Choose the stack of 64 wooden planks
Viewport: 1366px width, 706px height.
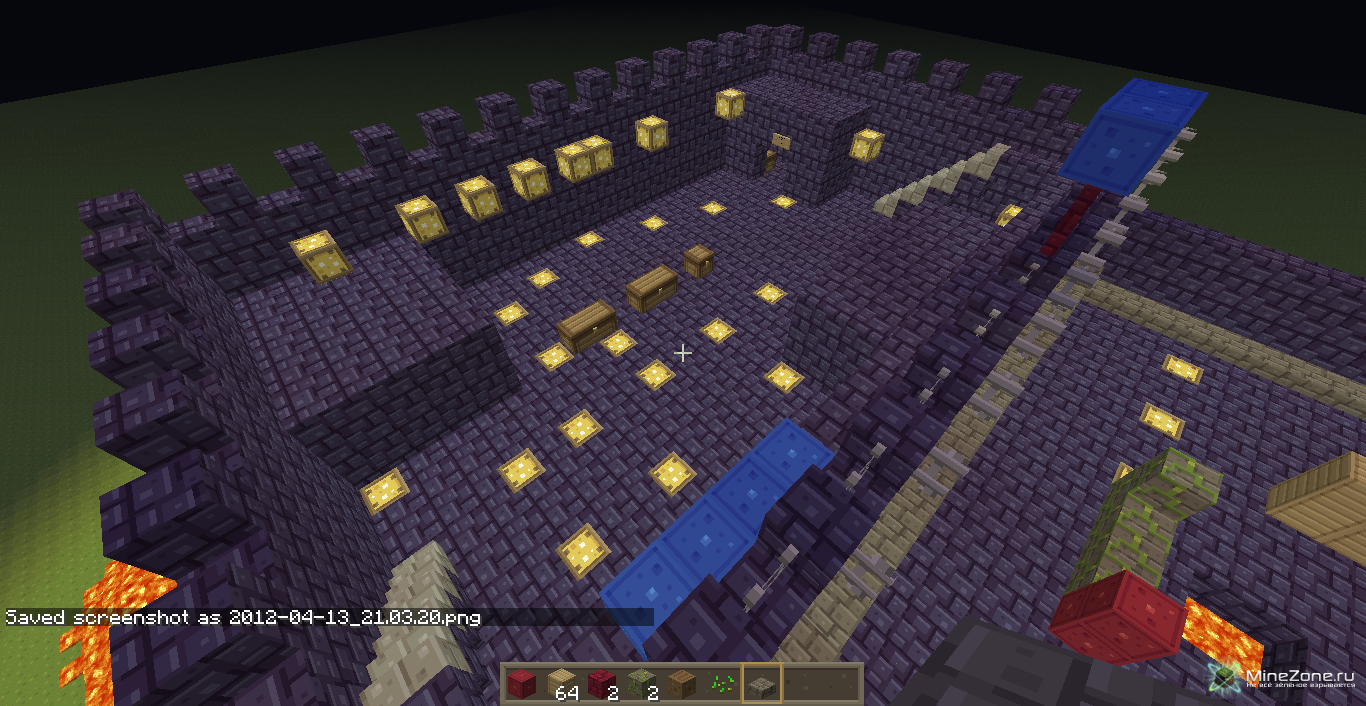pyautogui.click(x=561, y=684)
